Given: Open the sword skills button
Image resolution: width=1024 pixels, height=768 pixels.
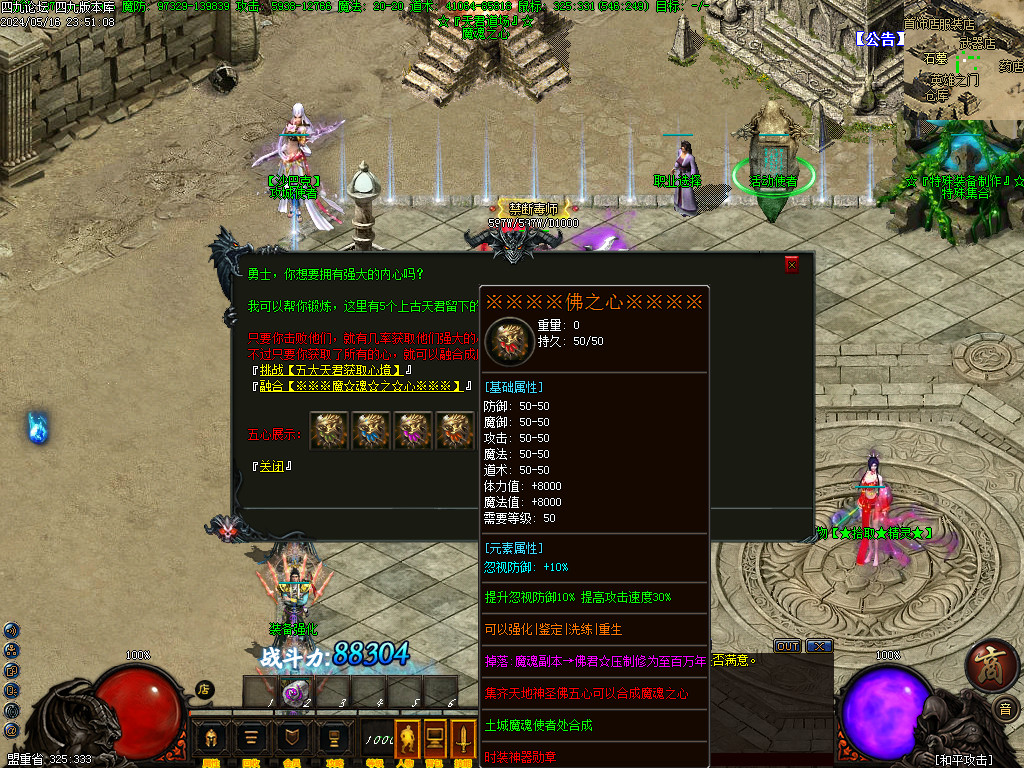Looking at the screenshot, I should [465, 738].
